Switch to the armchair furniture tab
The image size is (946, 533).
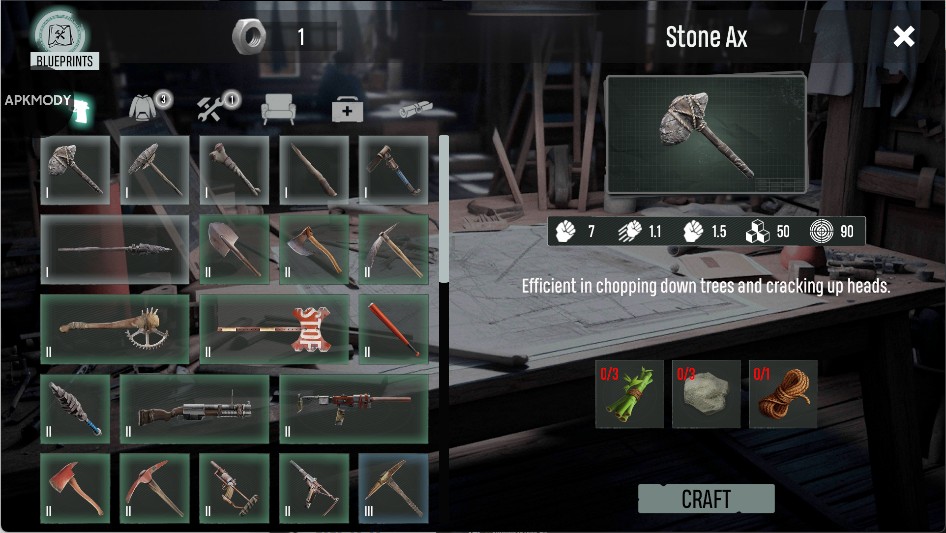coord(278,109)
